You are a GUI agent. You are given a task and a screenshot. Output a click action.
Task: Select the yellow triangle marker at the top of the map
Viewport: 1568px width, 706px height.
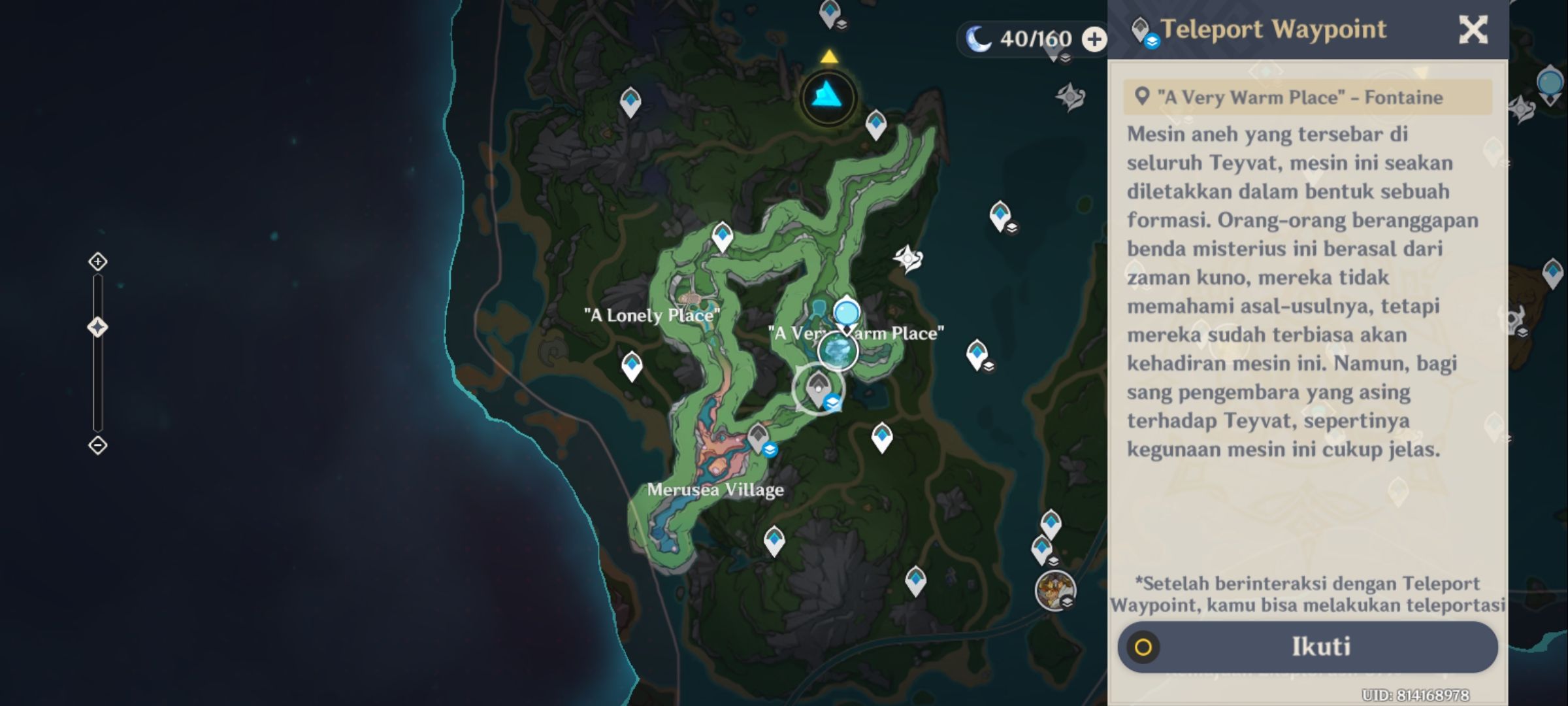[x=828, y=57]
